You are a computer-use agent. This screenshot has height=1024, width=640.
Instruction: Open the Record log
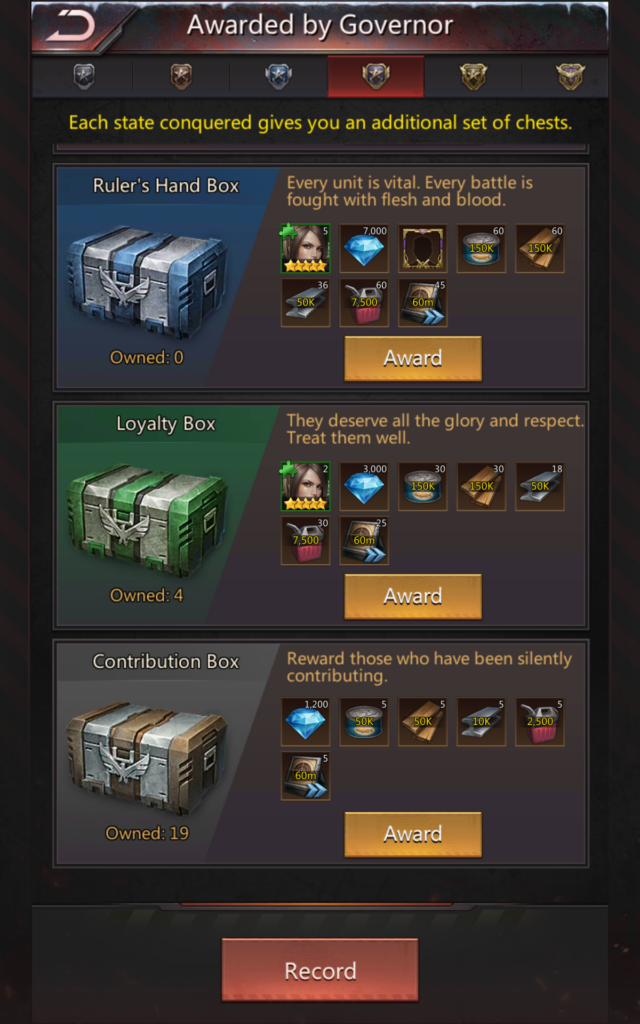(x=320, y=970)
